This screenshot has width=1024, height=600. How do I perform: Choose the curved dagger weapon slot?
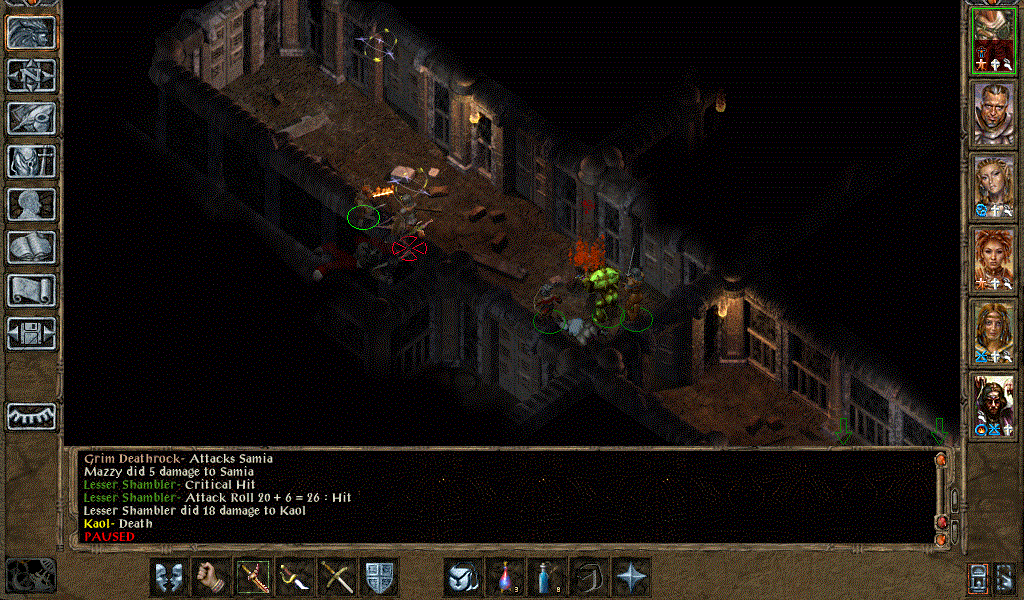296,577
